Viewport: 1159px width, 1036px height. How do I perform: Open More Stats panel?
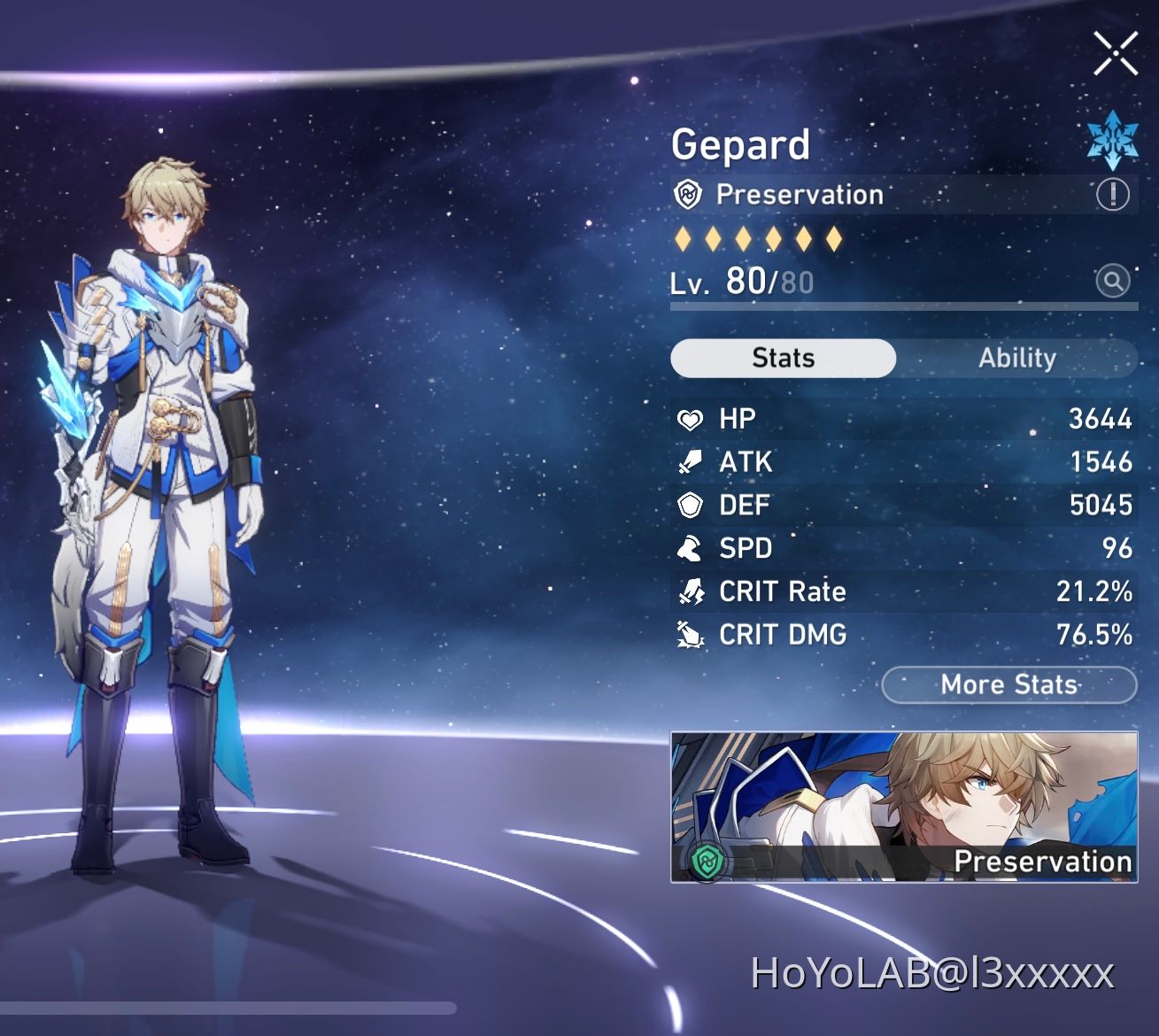tap(1008, 684)
